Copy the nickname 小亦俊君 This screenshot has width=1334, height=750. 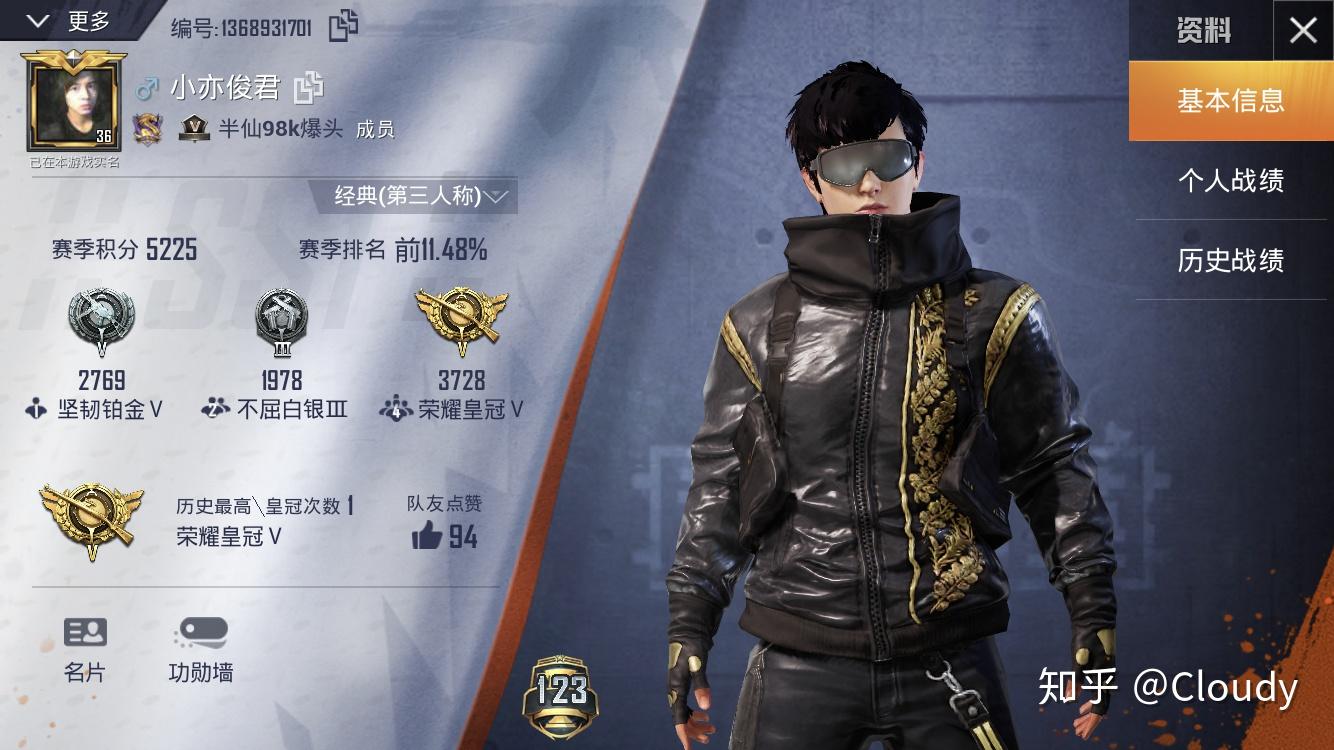click(x=308, y=88)
